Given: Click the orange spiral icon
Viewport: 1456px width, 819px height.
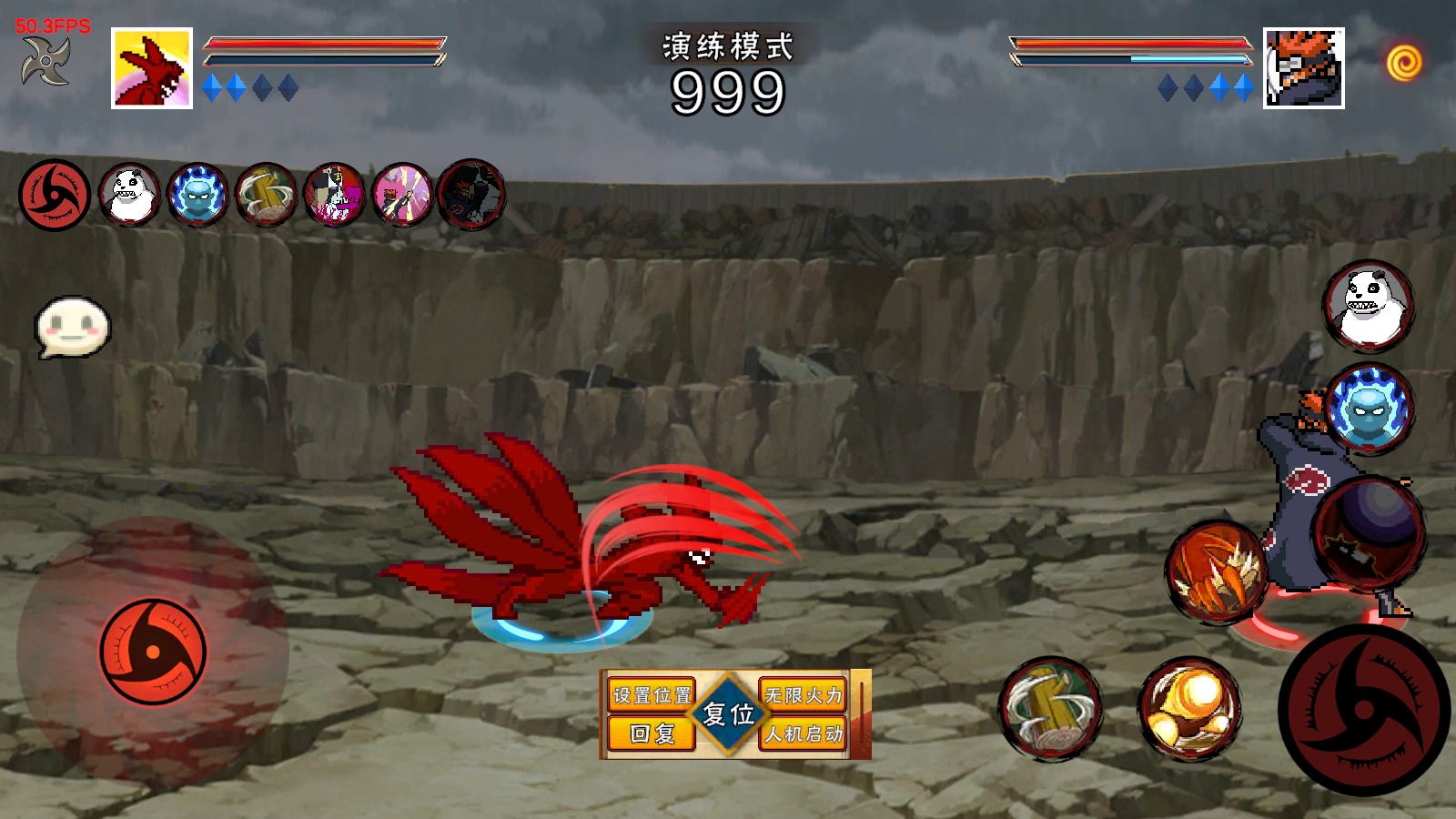Looking at the screenshot, I should click(x=1404, y=63).
